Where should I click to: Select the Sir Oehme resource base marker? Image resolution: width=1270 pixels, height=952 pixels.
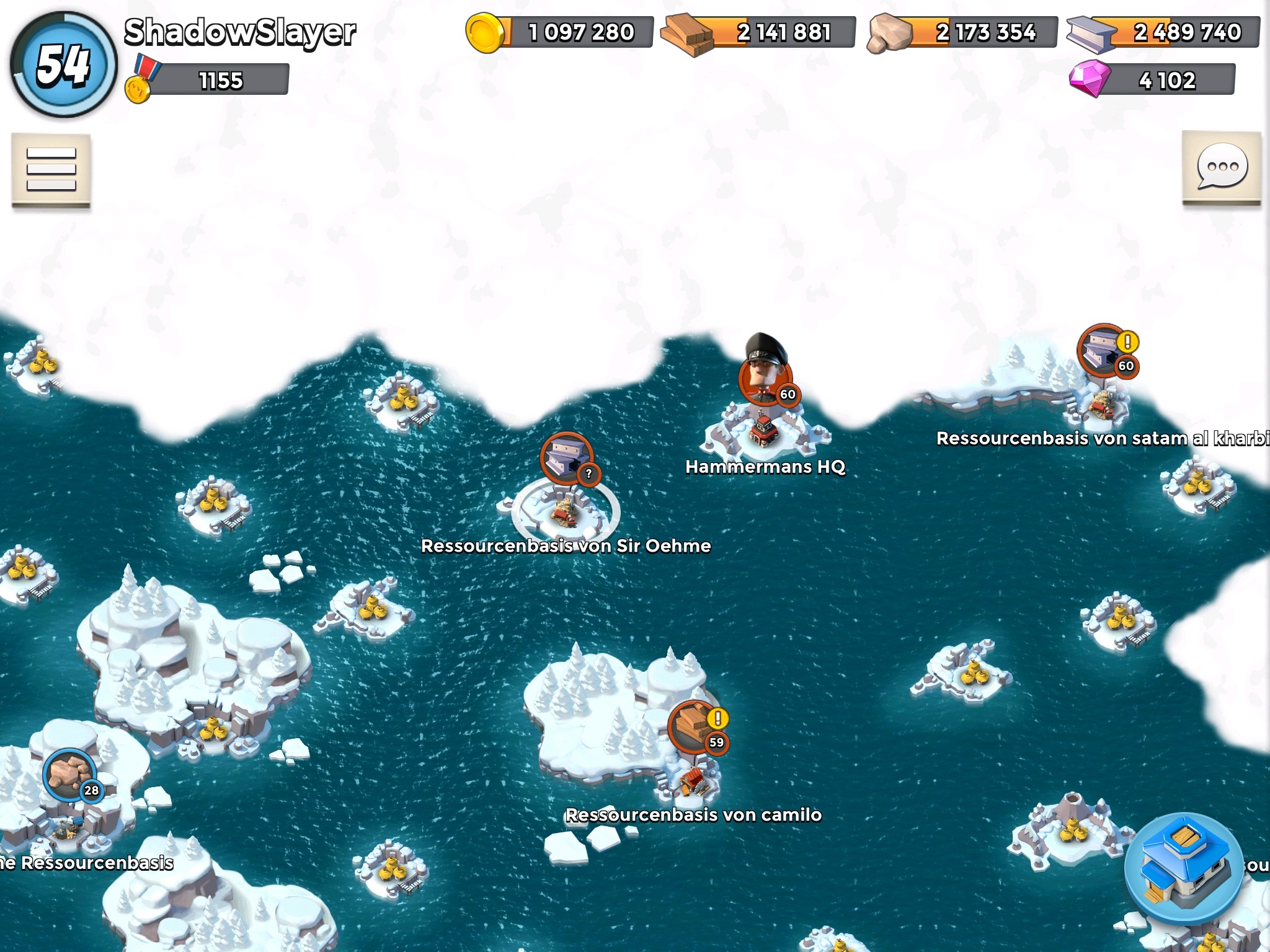coord(566,460)
